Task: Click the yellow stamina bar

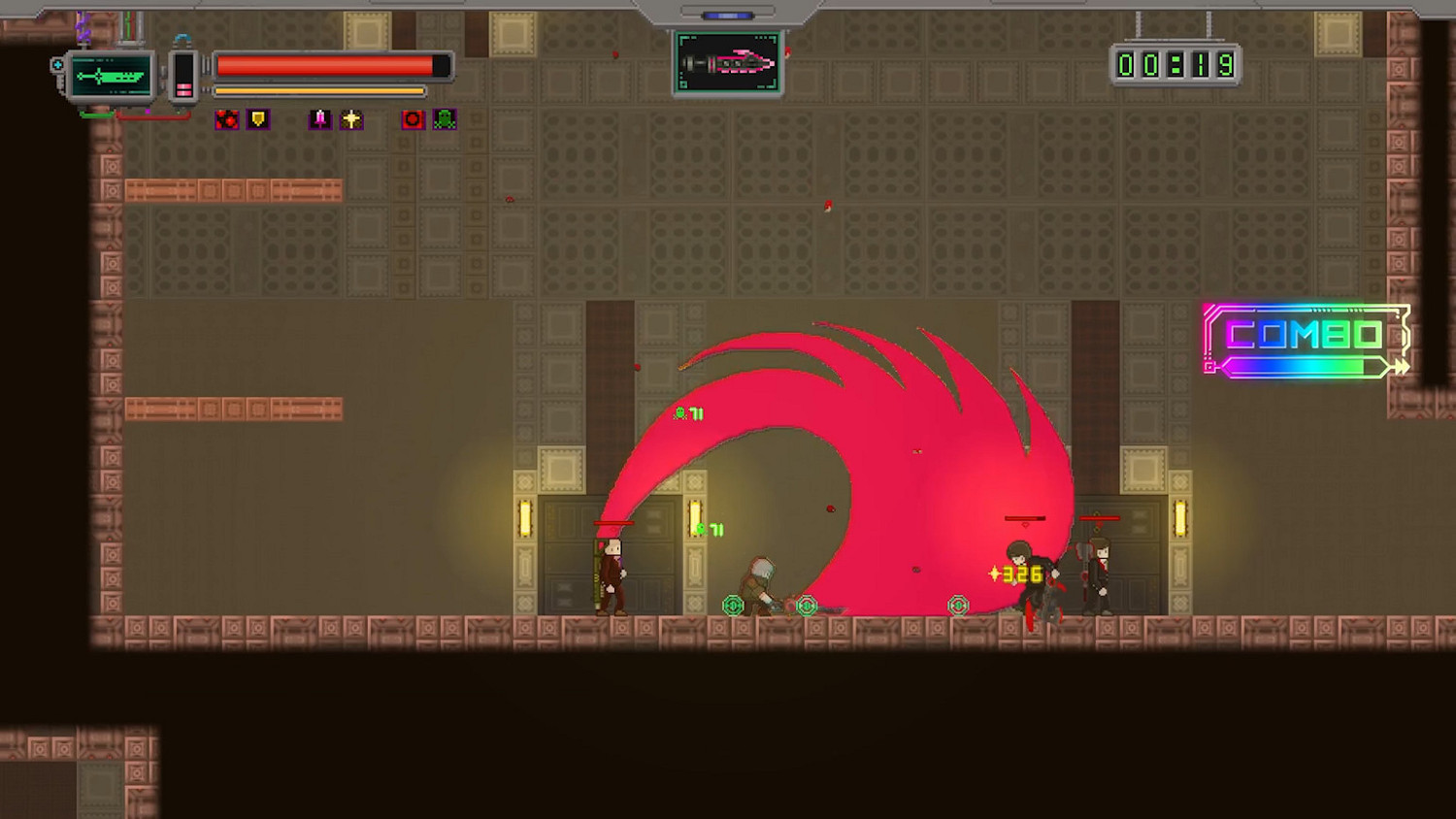Action: click(318, 90)
